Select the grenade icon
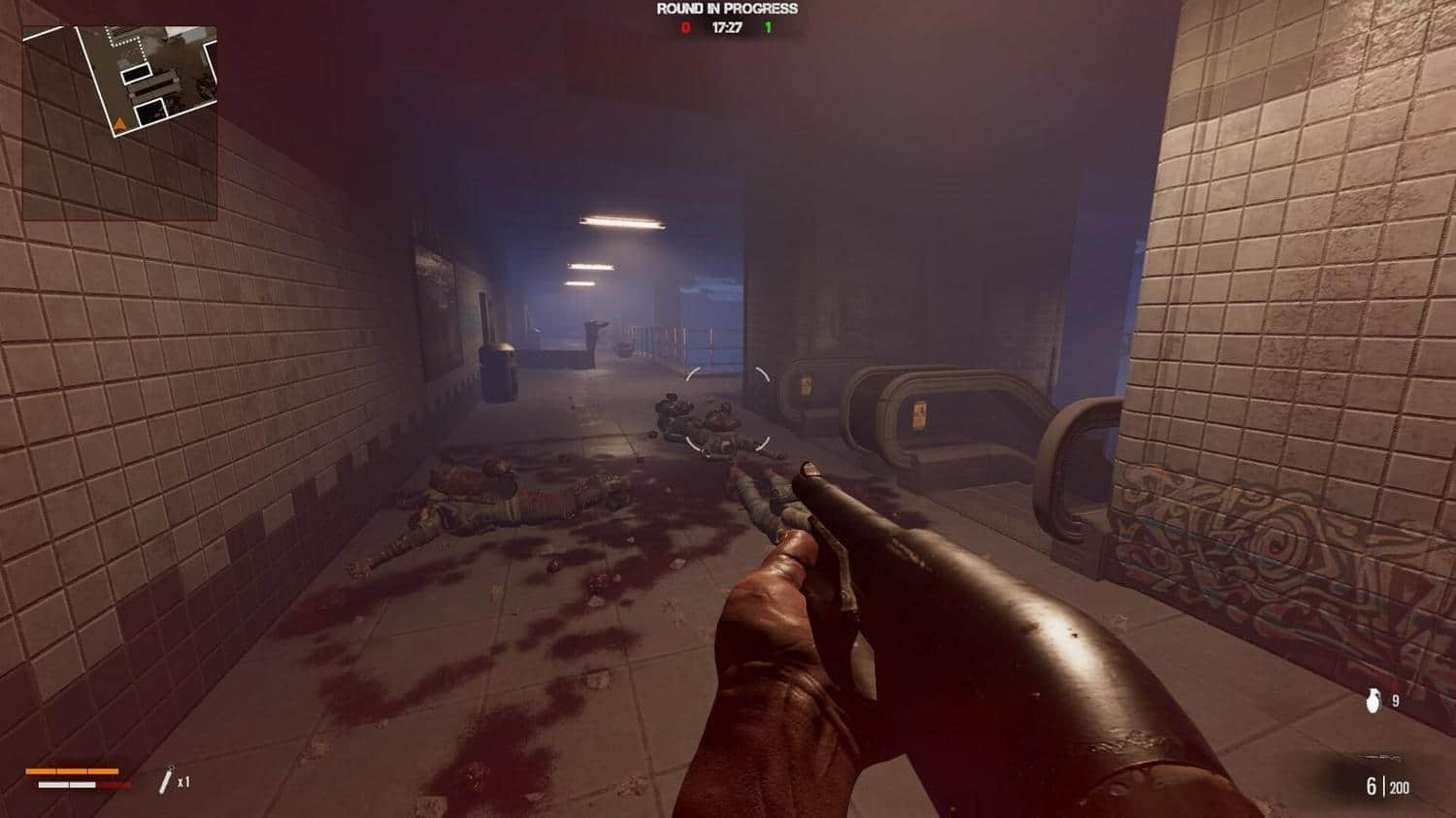This screenshot has width=1456, height=818. point(1373,701)
